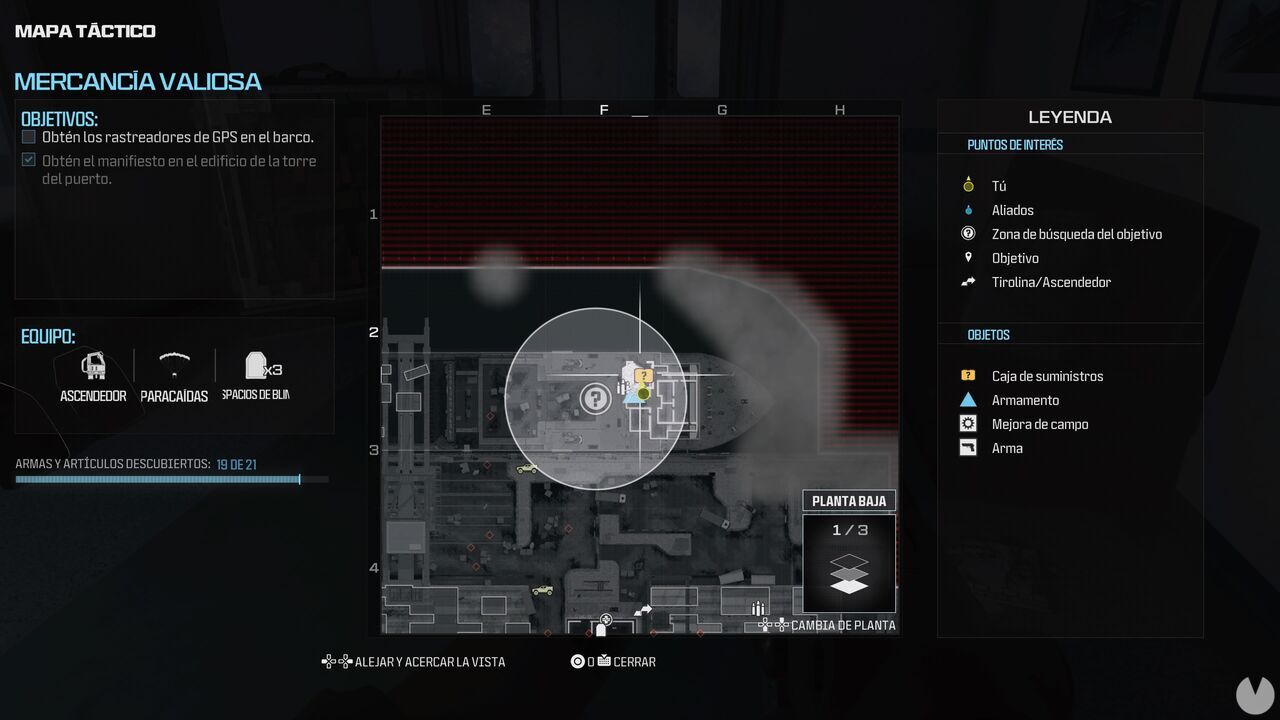Screen dimensions: 1280x720
Task: Select the Paracaídas equipment icon
Action: [x=173, y=366]
